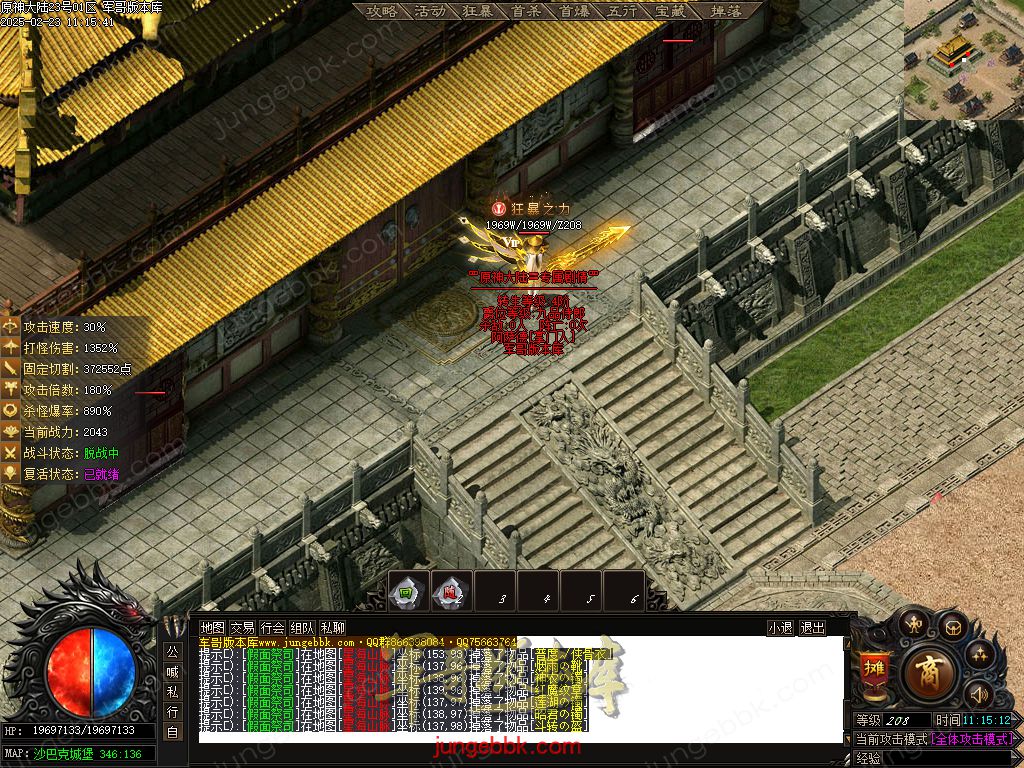1024x768 pixels.
Task: Open the 攻略 guide menu
Action: point(382,11)
